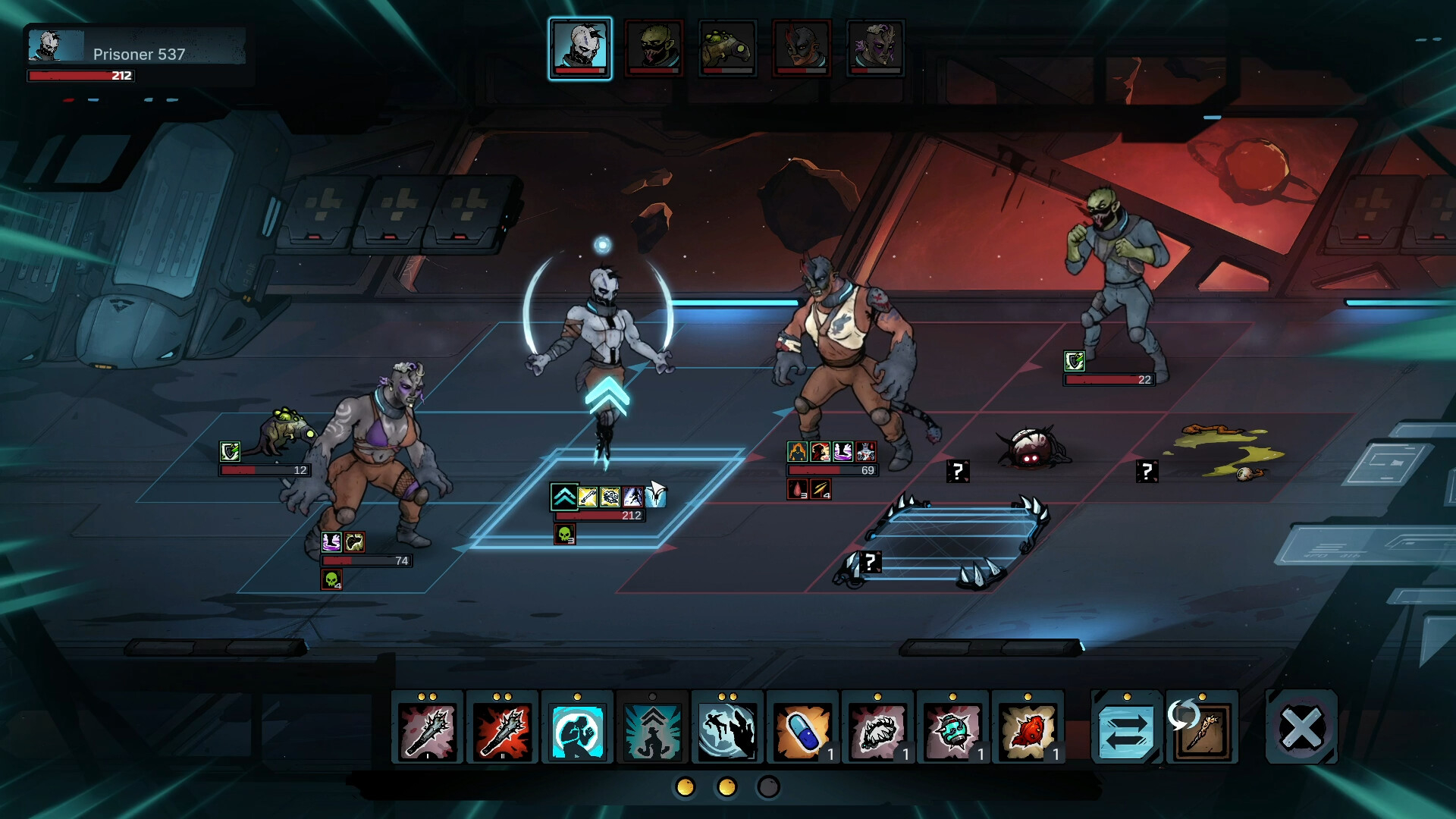Click the swap arrows button
Image resolution: width=1456 pixels, height=819 pixels.
point(1126,729)
